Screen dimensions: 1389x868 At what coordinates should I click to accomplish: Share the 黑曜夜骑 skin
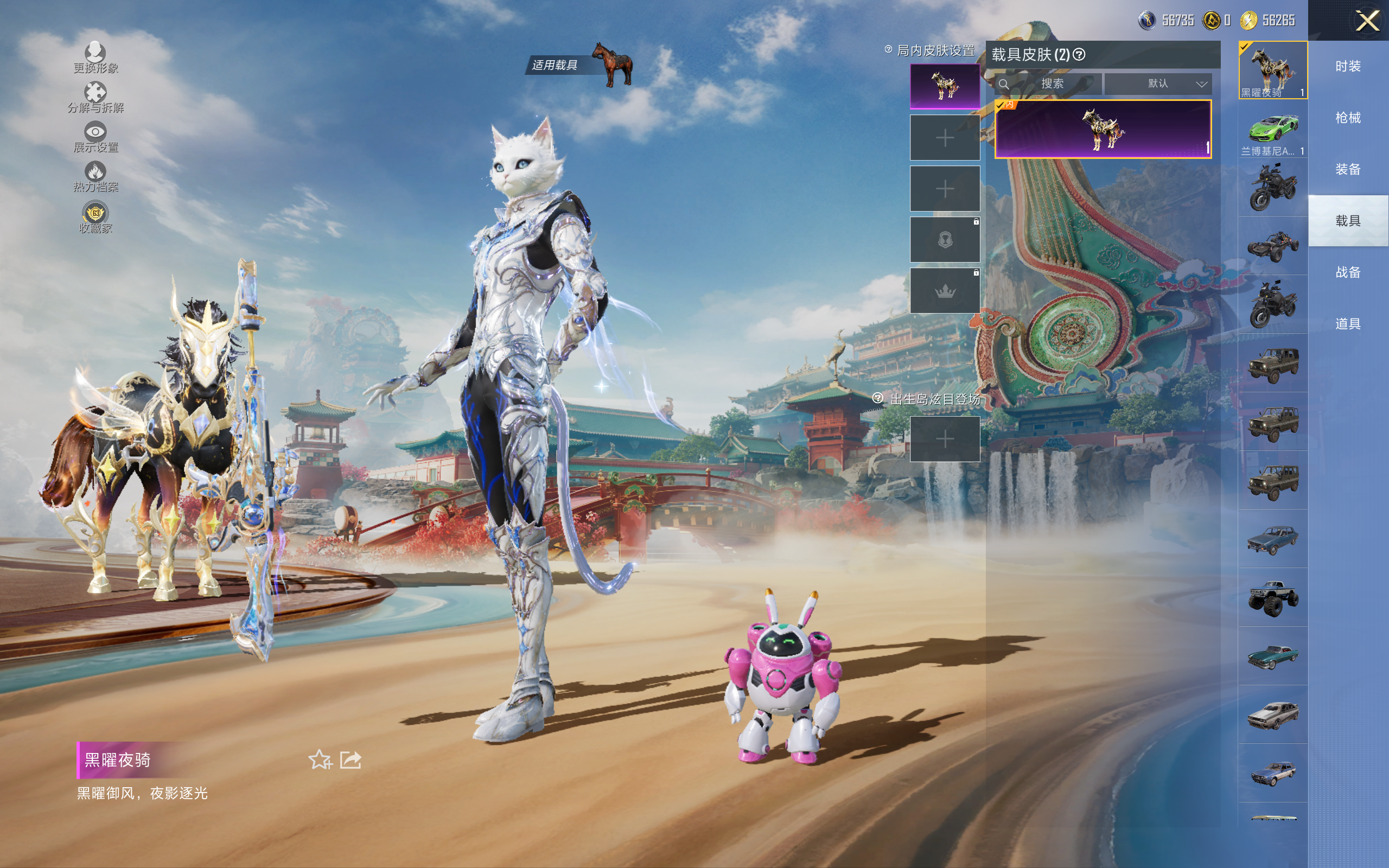pos(351,759)
